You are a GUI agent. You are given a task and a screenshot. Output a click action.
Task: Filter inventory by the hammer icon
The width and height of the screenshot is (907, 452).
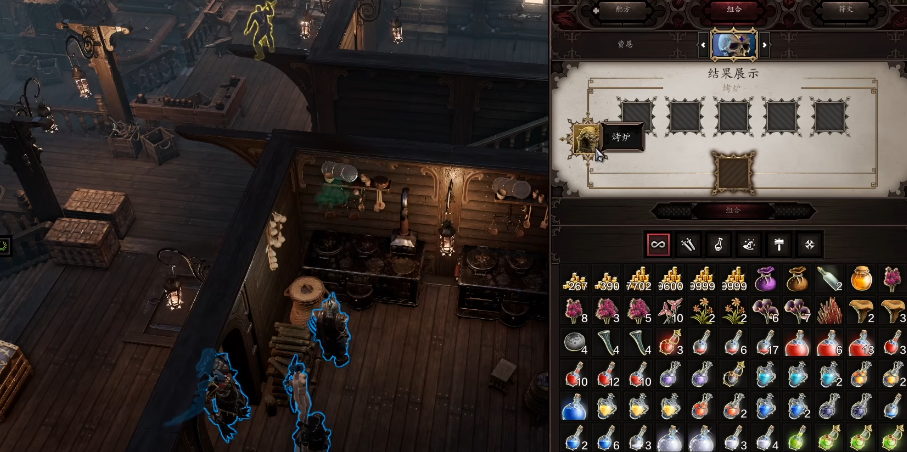778,243
